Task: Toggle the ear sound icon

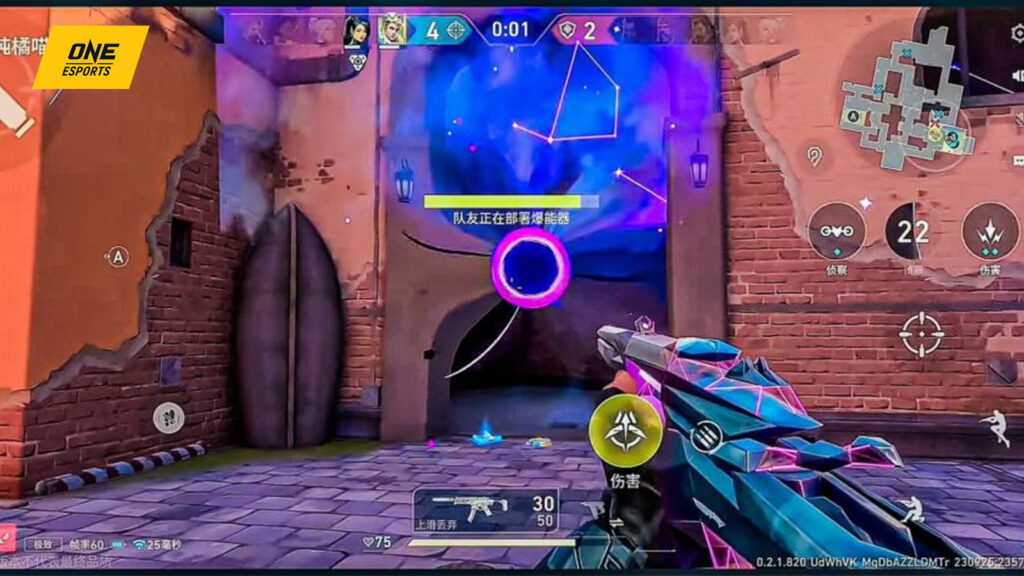Action: [816, 155]
